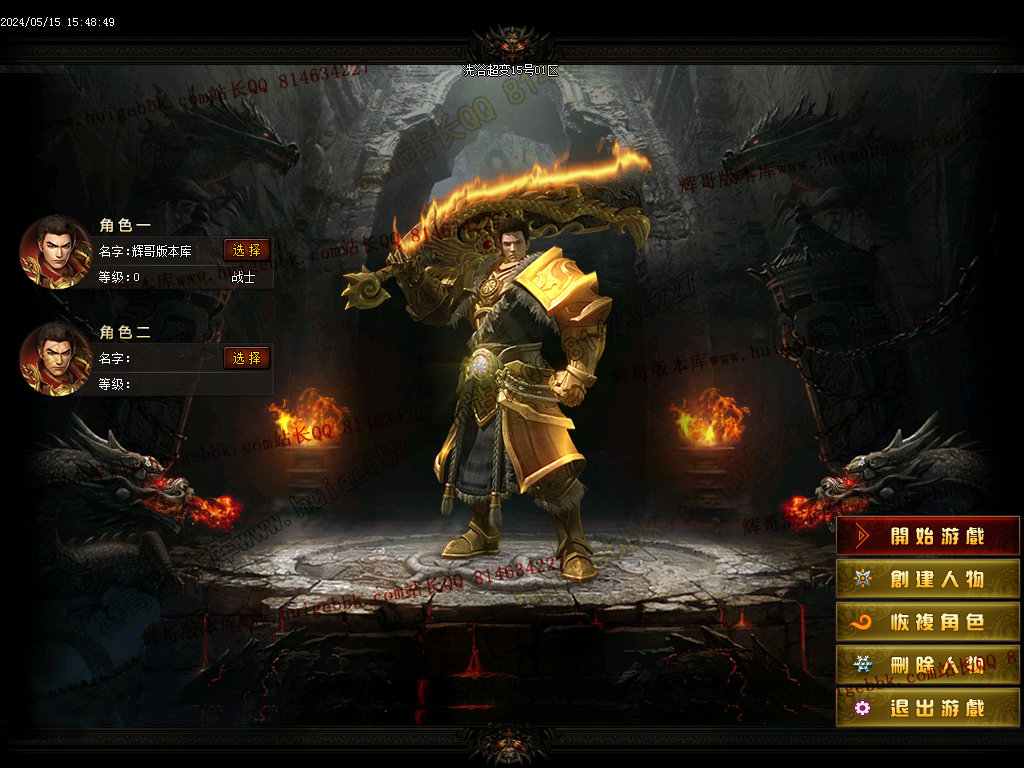Select the 角色一 character portrait
This screenshot has height=768, width=1024.
pos(56,252)
